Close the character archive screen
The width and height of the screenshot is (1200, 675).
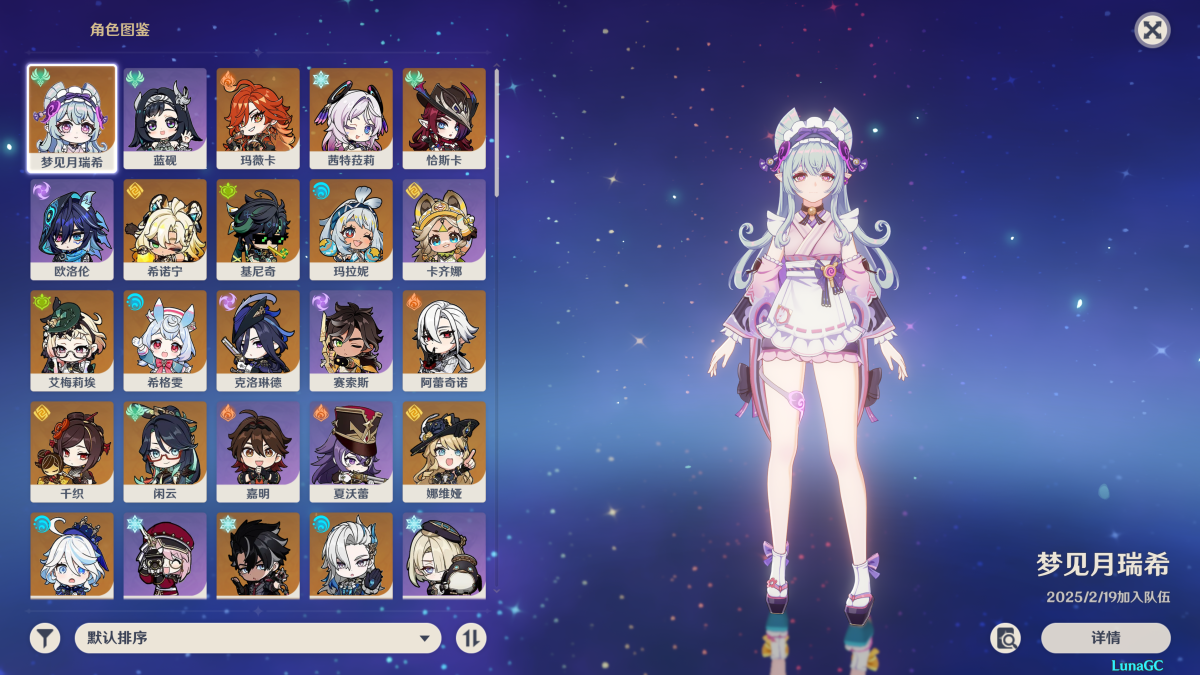(1152, 30)
